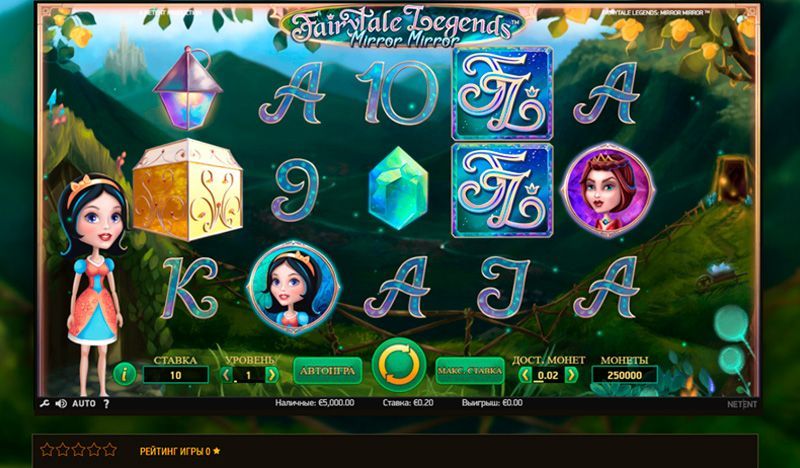This screenshot has width=800, height=468.
Task: Set the maximum bet with Макс. ставка
Action: coord(469,371)
